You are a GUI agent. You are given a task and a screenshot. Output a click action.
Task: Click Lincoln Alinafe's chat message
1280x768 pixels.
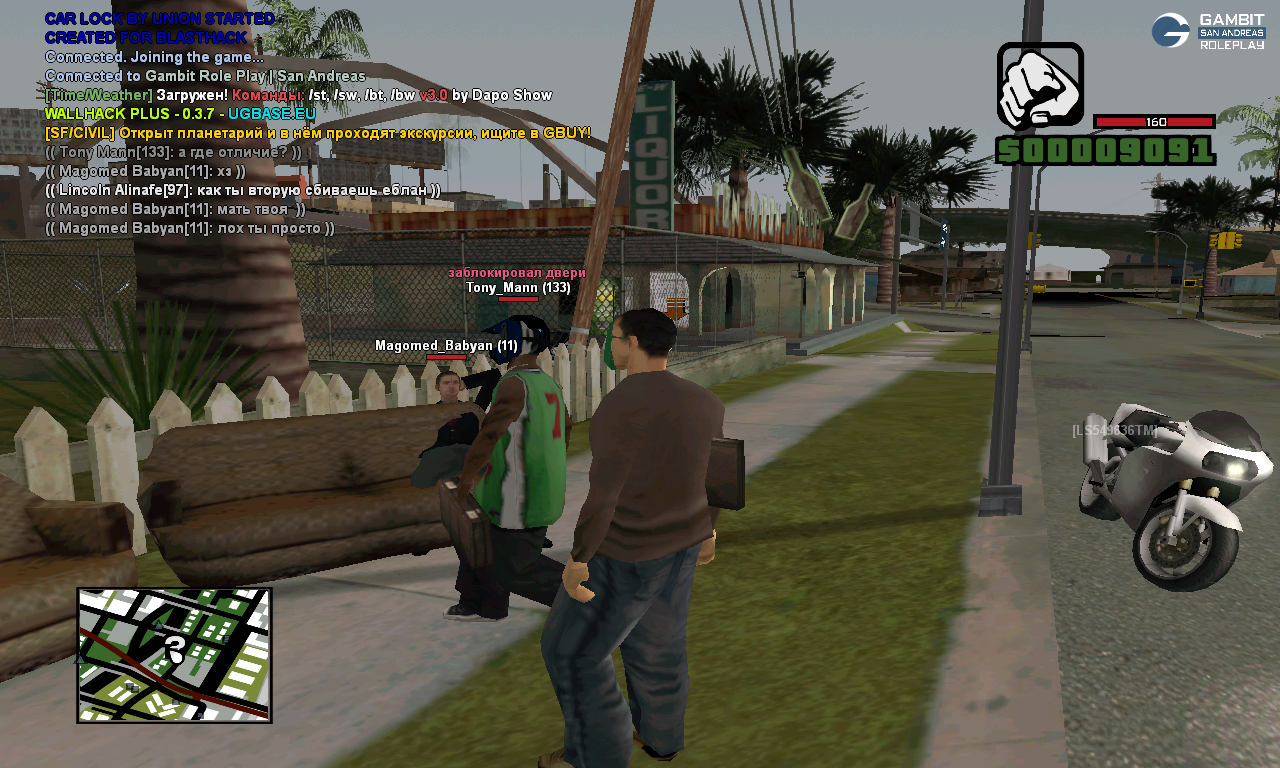[x=243, y=190]
